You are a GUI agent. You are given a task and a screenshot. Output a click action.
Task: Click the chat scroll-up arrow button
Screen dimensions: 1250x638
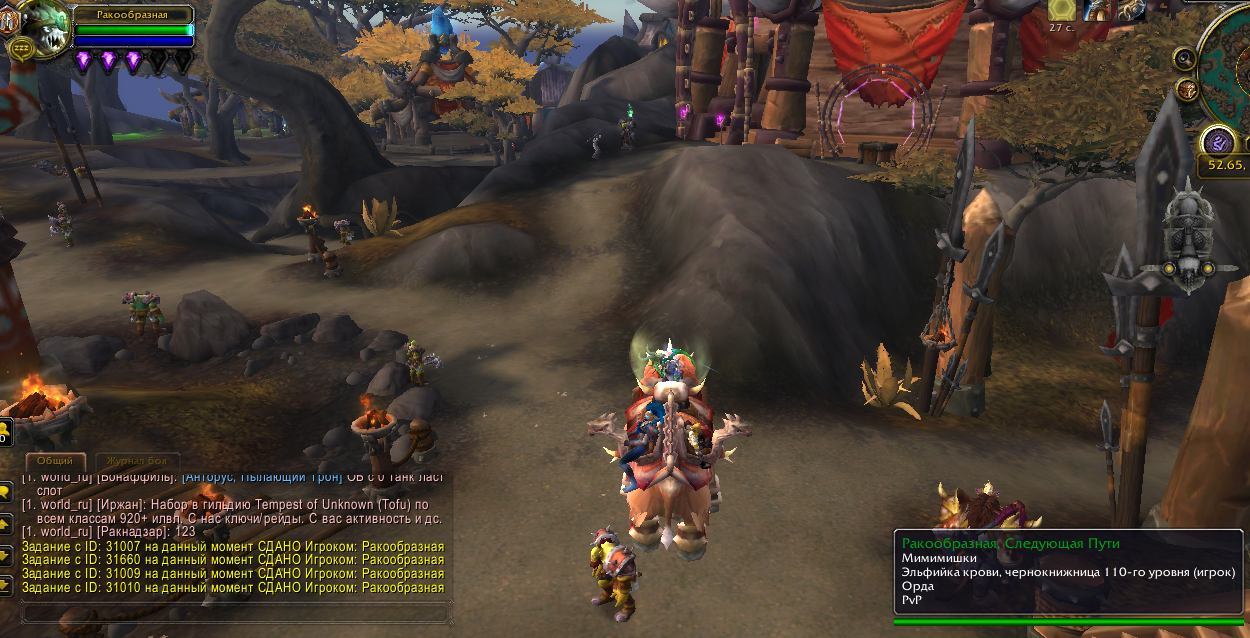pos(5,523)
